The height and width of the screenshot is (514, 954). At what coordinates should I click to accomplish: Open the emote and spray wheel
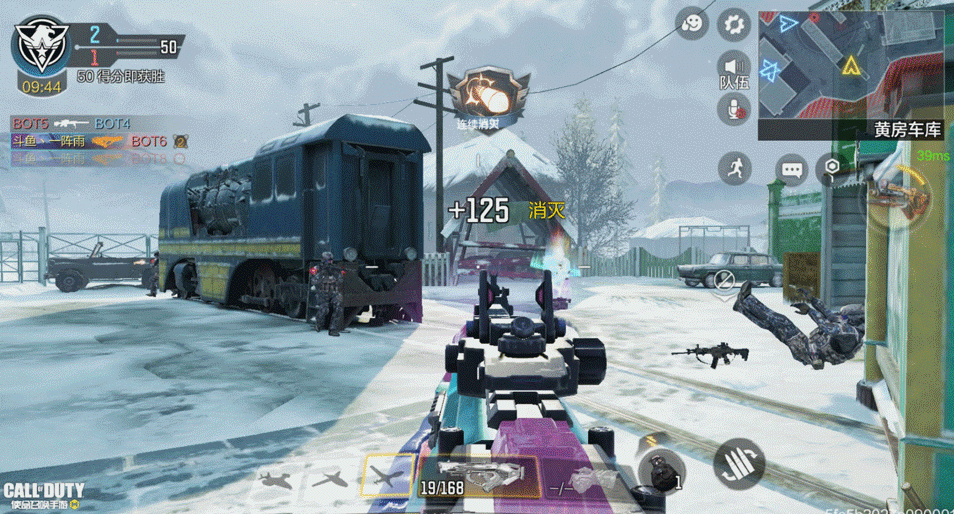pyautogui.click(x=691, y=24)
